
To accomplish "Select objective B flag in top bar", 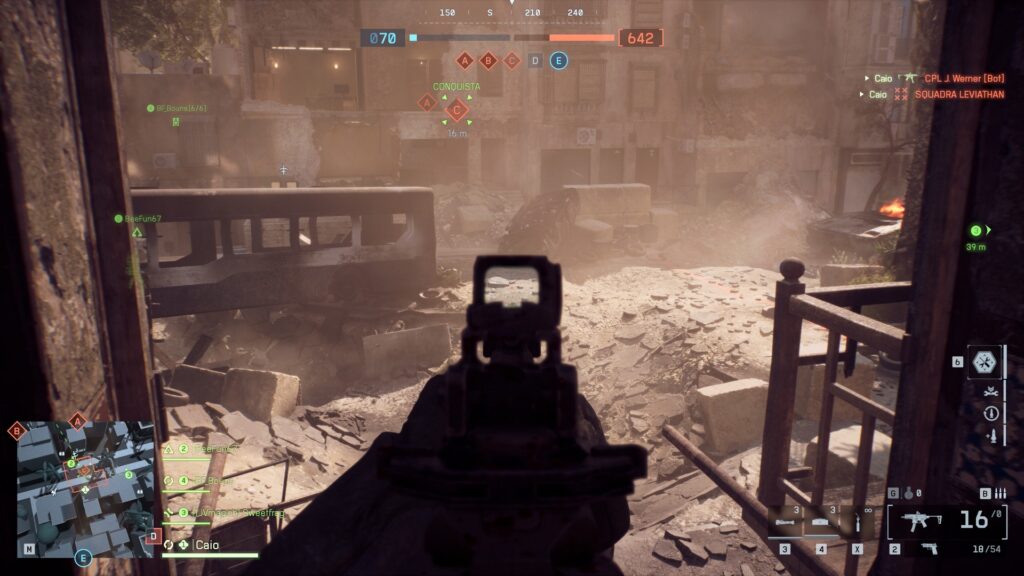I will [489, 61].
